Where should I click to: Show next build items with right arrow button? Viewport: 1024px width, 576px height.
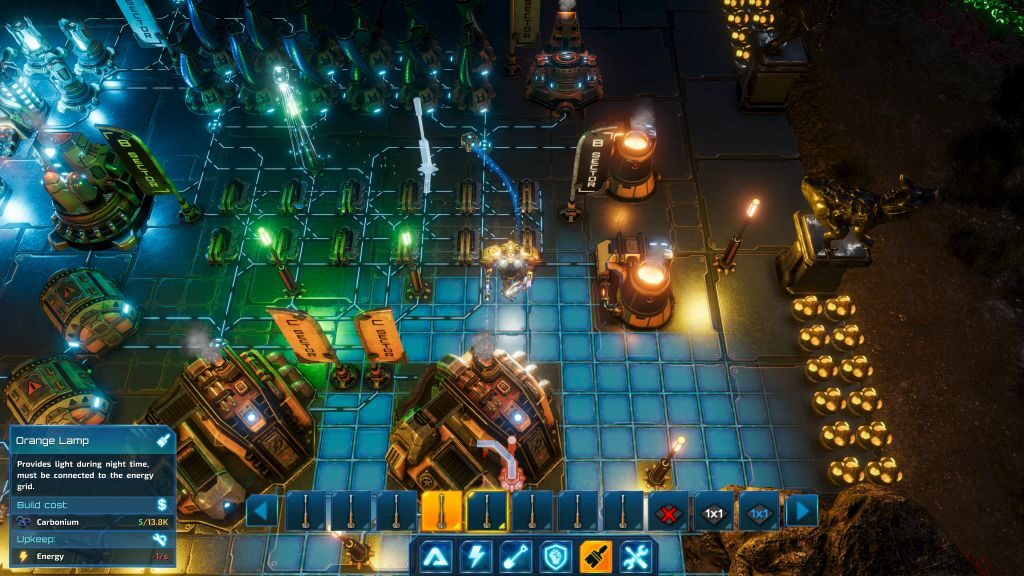[x=801, y=511]
